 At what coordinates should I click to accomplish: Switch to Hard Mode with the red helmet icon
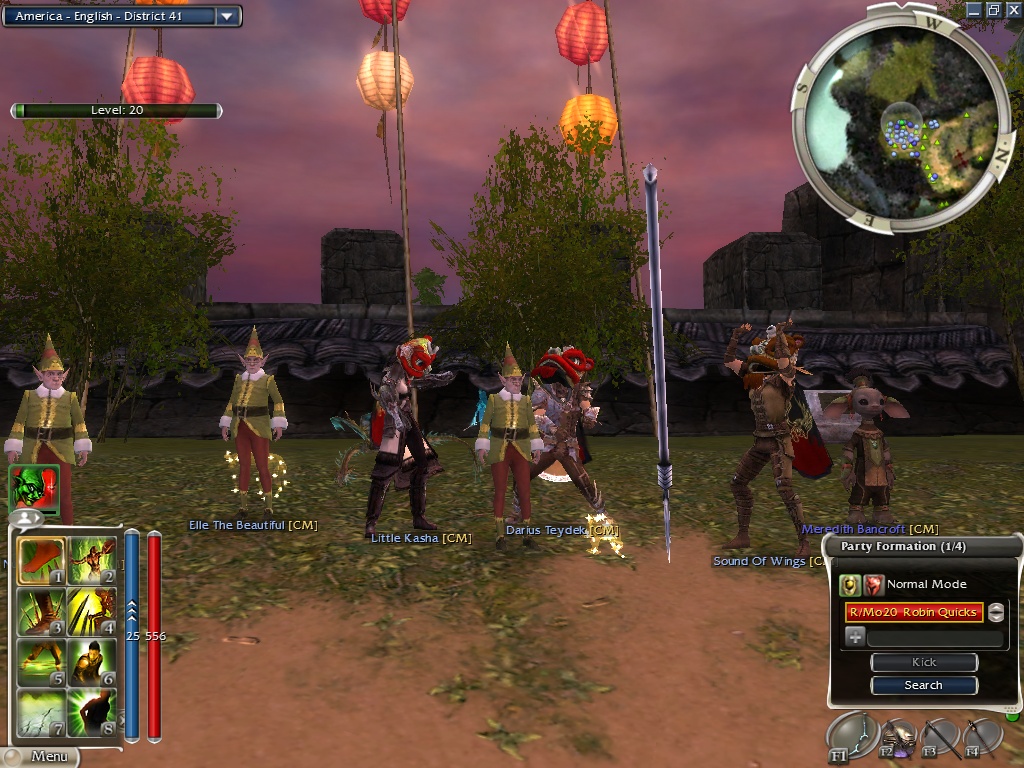click(874, 584)
